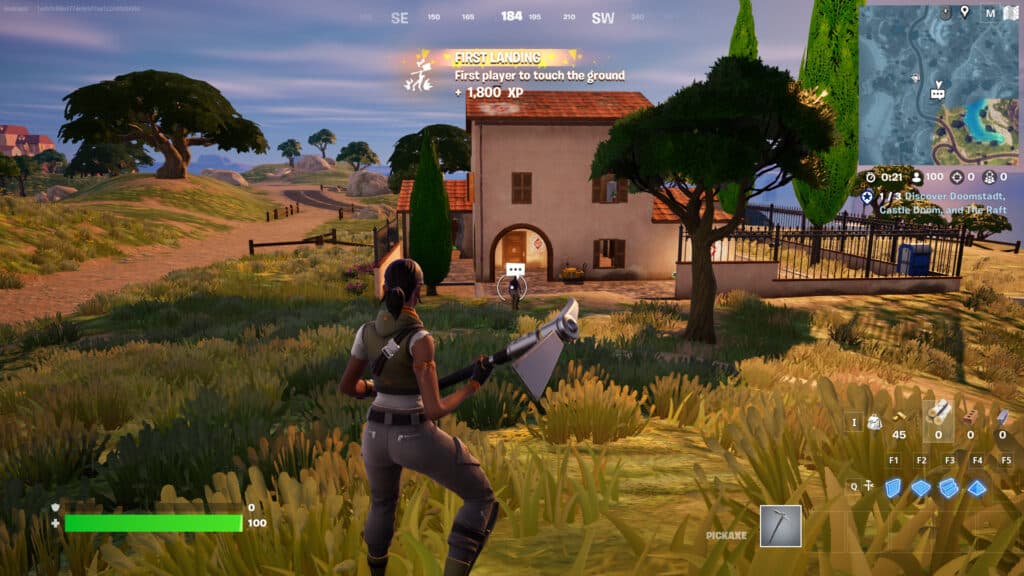1024x576 pixels.
Task: Open the minimap
Action: click(938, 85)
